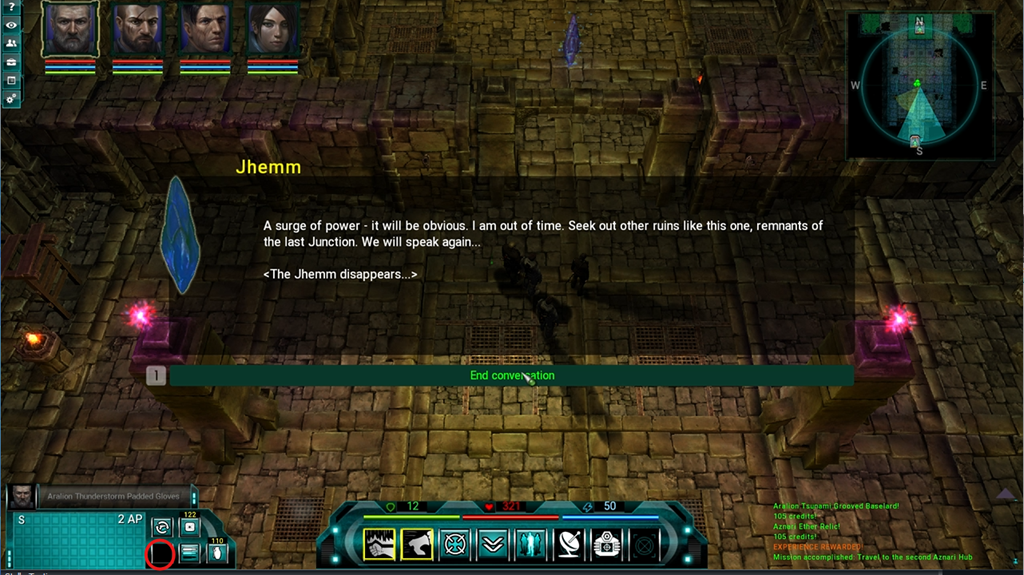Activate the armored turret ability
The image size is (1024, 575).
point(607,544)
